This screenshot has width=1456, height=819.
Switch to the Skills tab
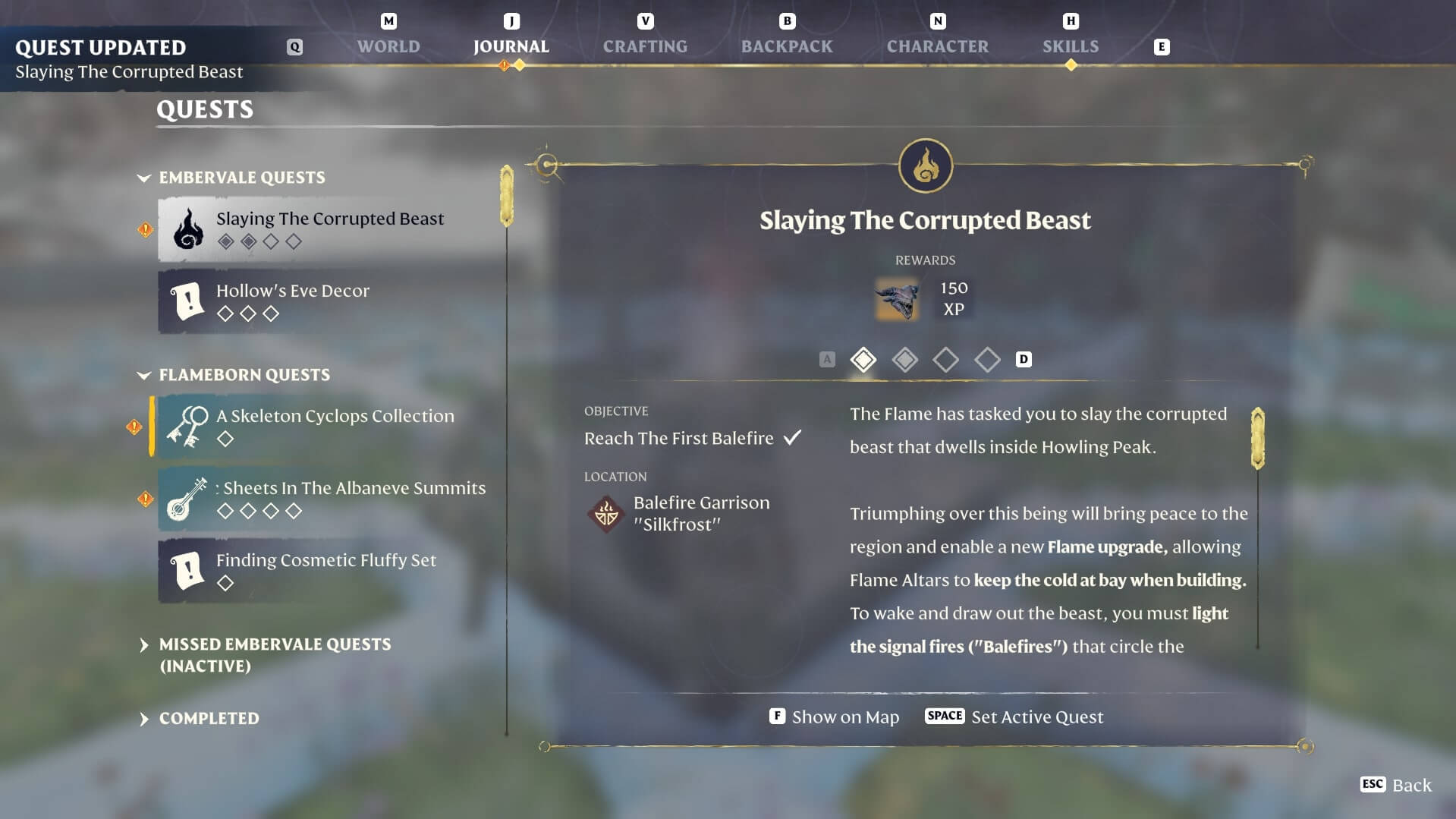click(1070, 46)
